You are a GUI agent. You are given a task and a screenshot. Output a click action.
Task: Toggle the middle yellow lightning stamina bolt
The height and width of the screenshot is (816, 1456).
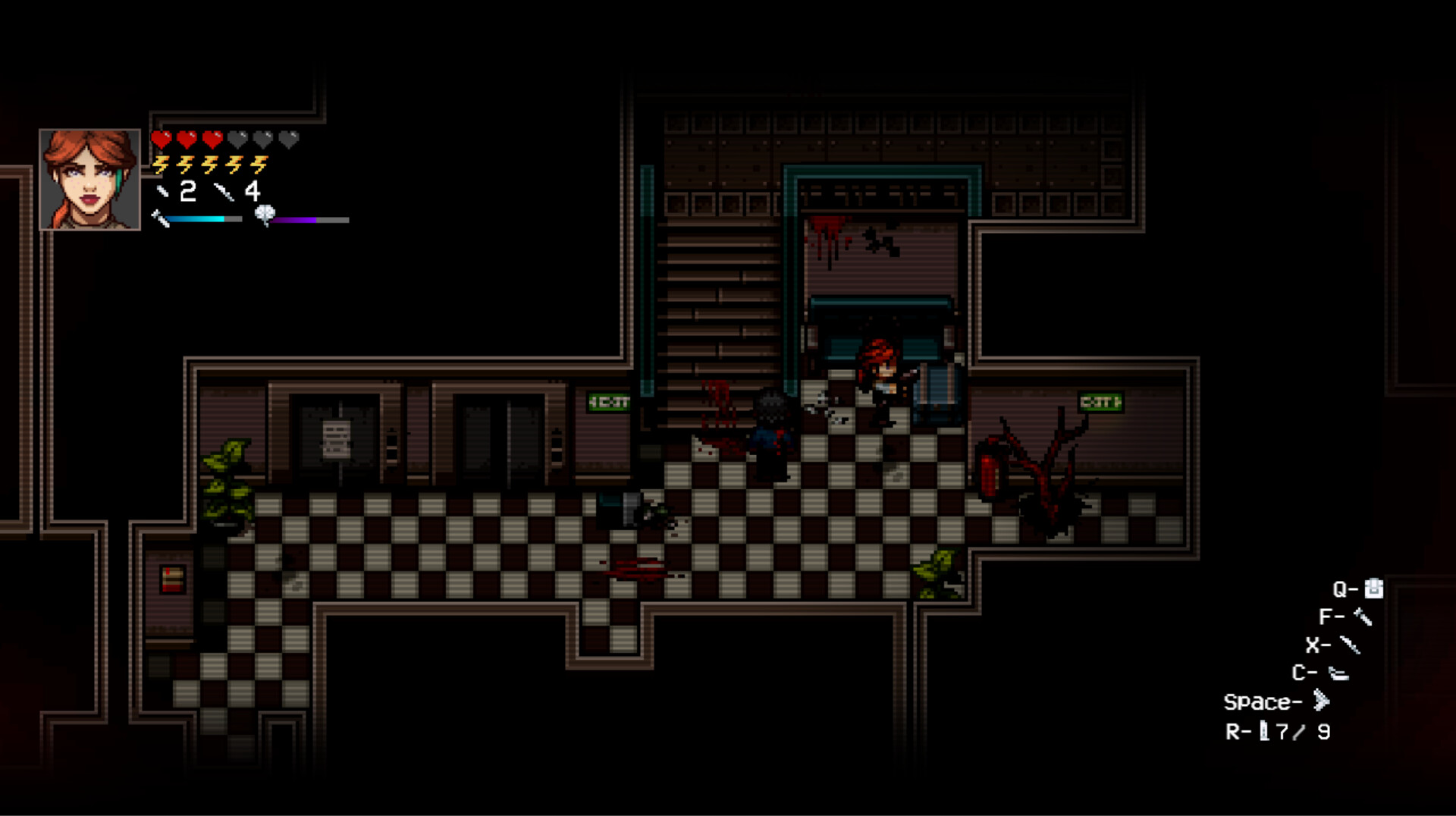coord(210,165)
